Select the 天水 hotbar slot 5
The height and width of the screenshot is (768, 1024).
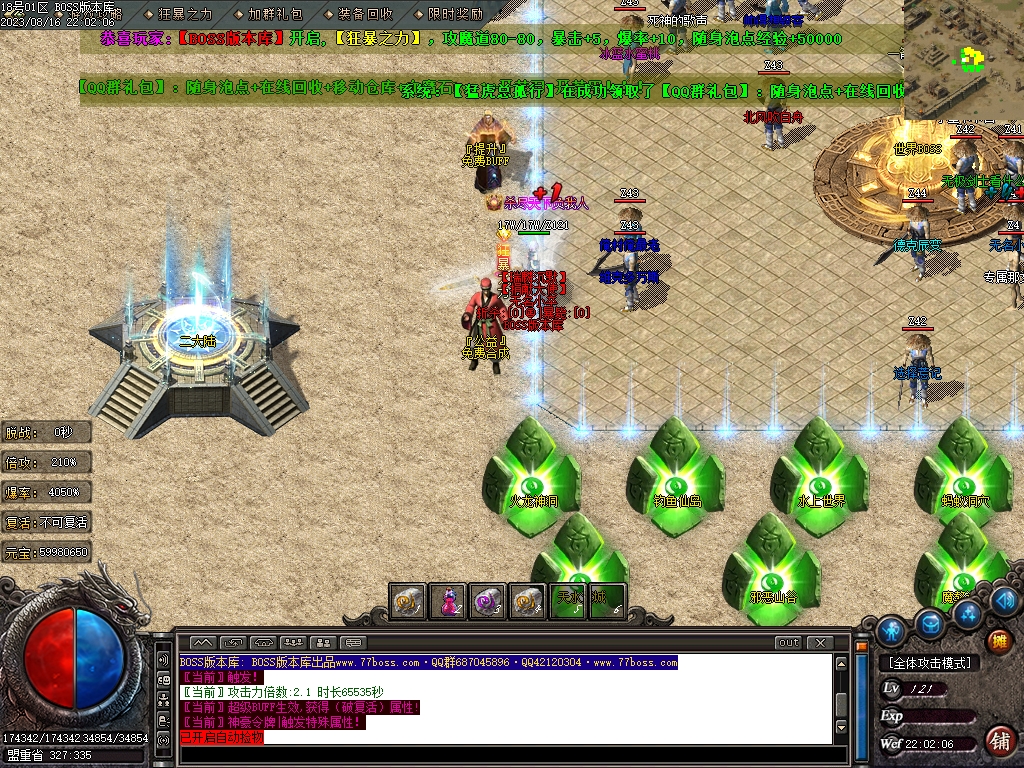(x=568, y=600)
